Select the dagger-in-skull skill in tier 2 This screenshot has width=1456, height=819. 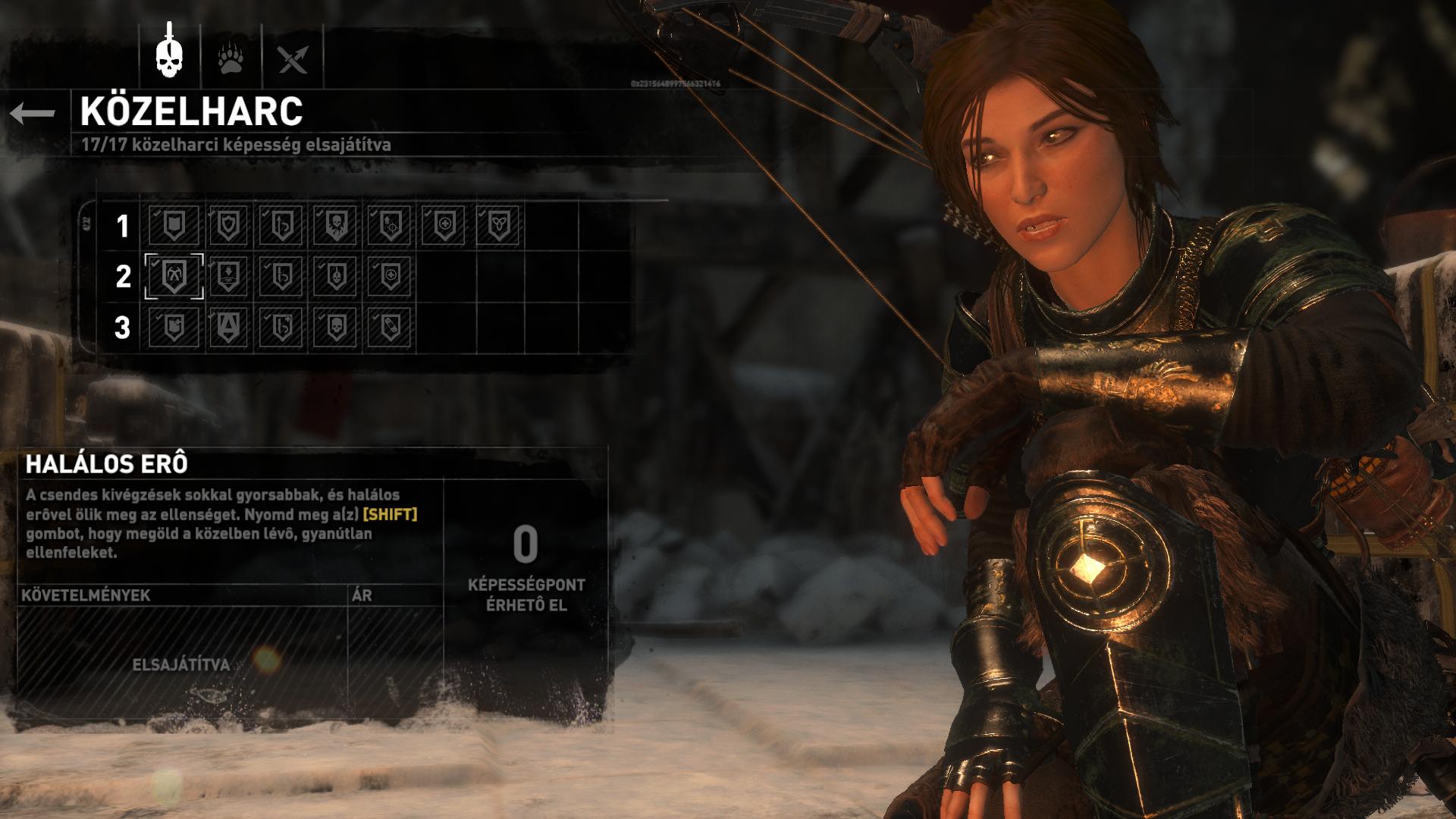(x=335, y=276)
